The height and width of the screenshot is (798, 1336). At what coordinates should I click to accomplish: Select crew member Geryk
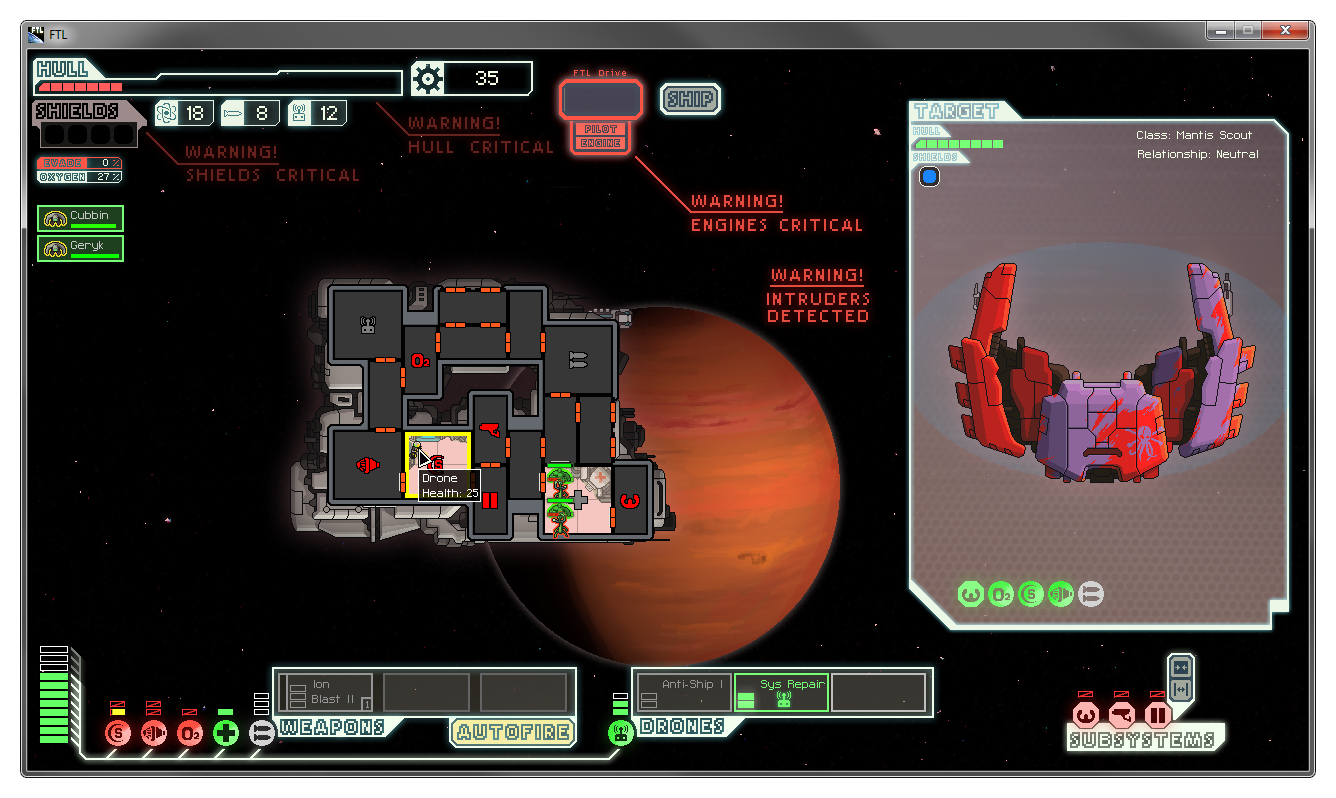tap(80, 248)
